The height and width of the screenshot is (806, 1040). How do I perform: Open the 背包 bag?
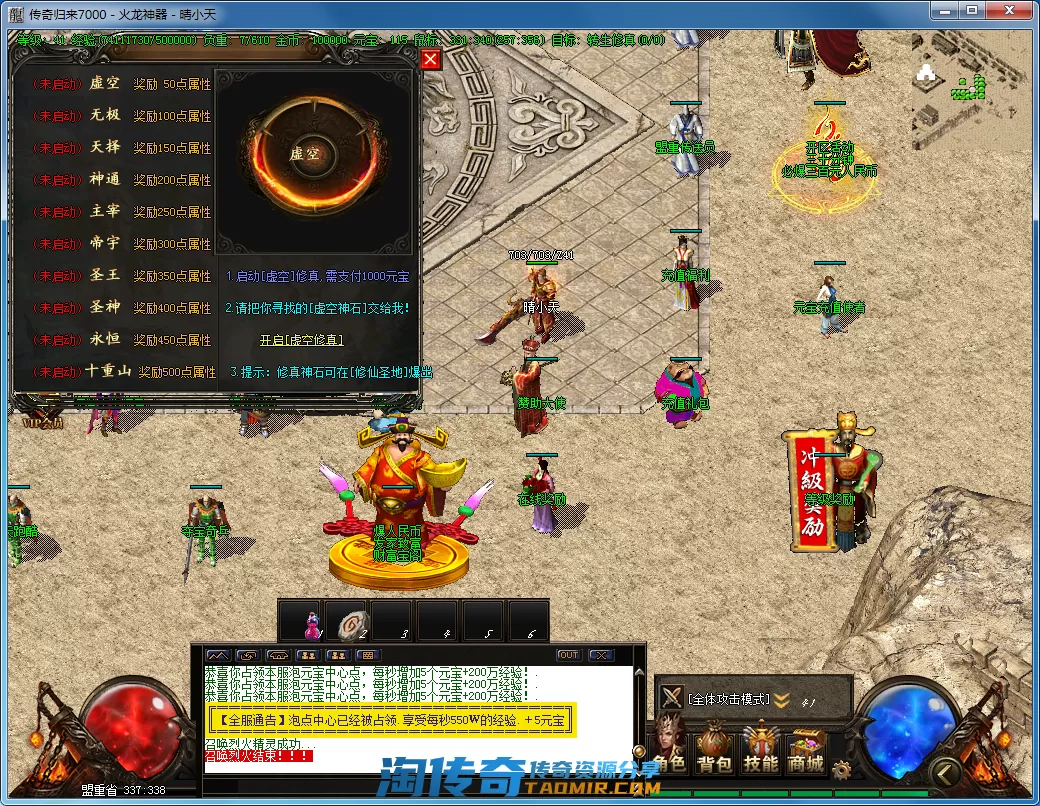click(x=714, y=752)
